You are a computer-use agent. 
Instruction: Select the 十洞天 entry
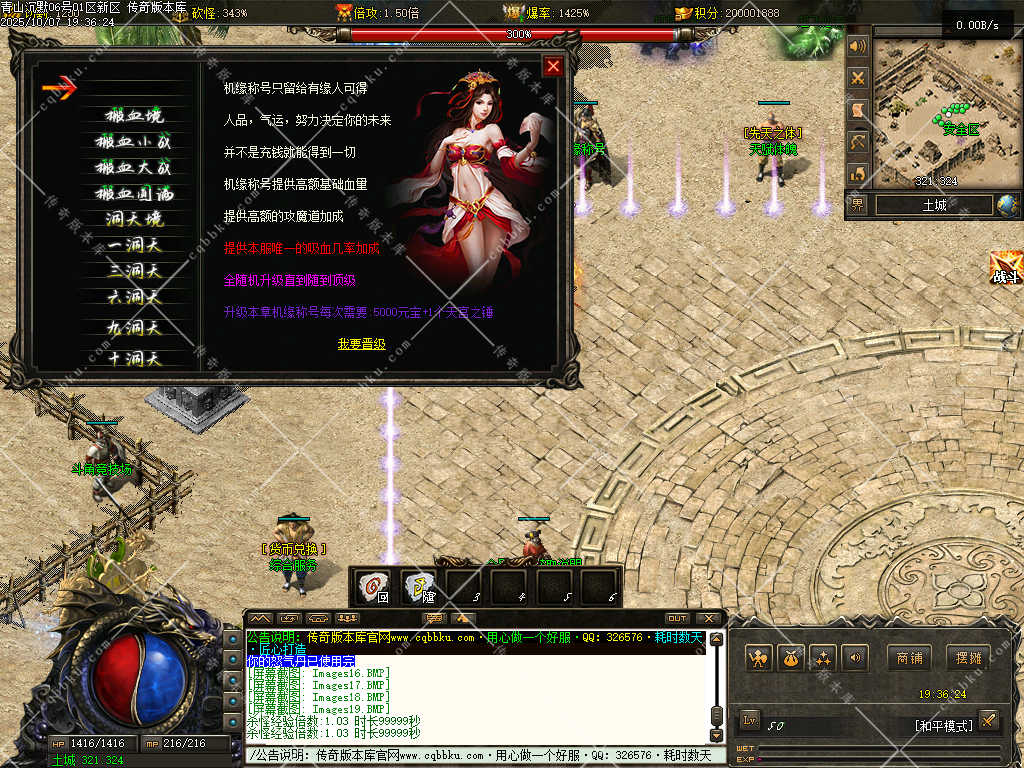pos(134,358)
